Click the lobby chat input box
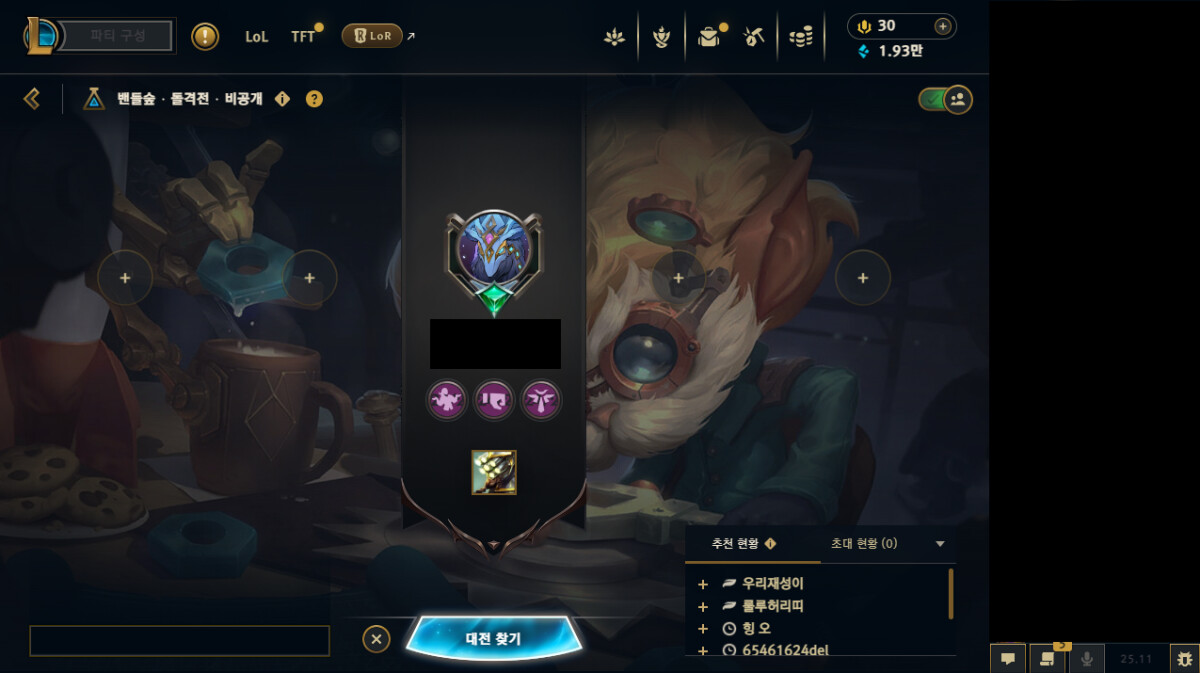1200x673 pixels. point(179,640)
